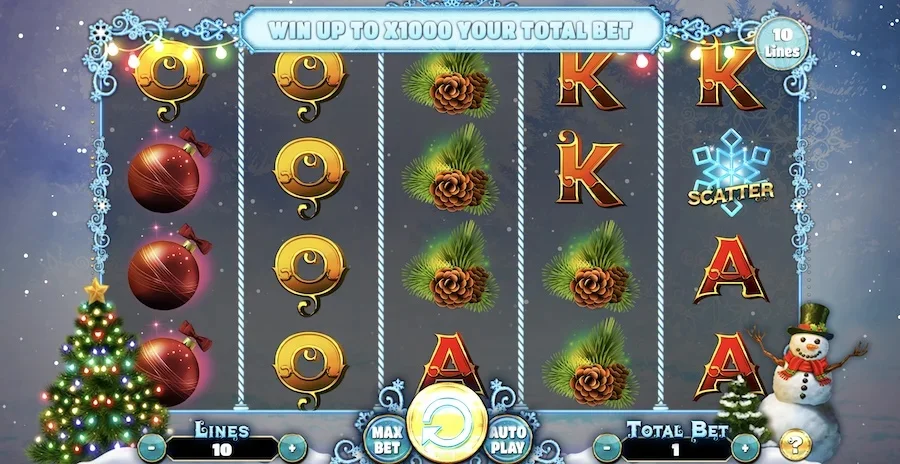Viewport: 900px width, 464px height.
Task: Set the maximum bet with Max Bet
Action: tap(385, 438)
